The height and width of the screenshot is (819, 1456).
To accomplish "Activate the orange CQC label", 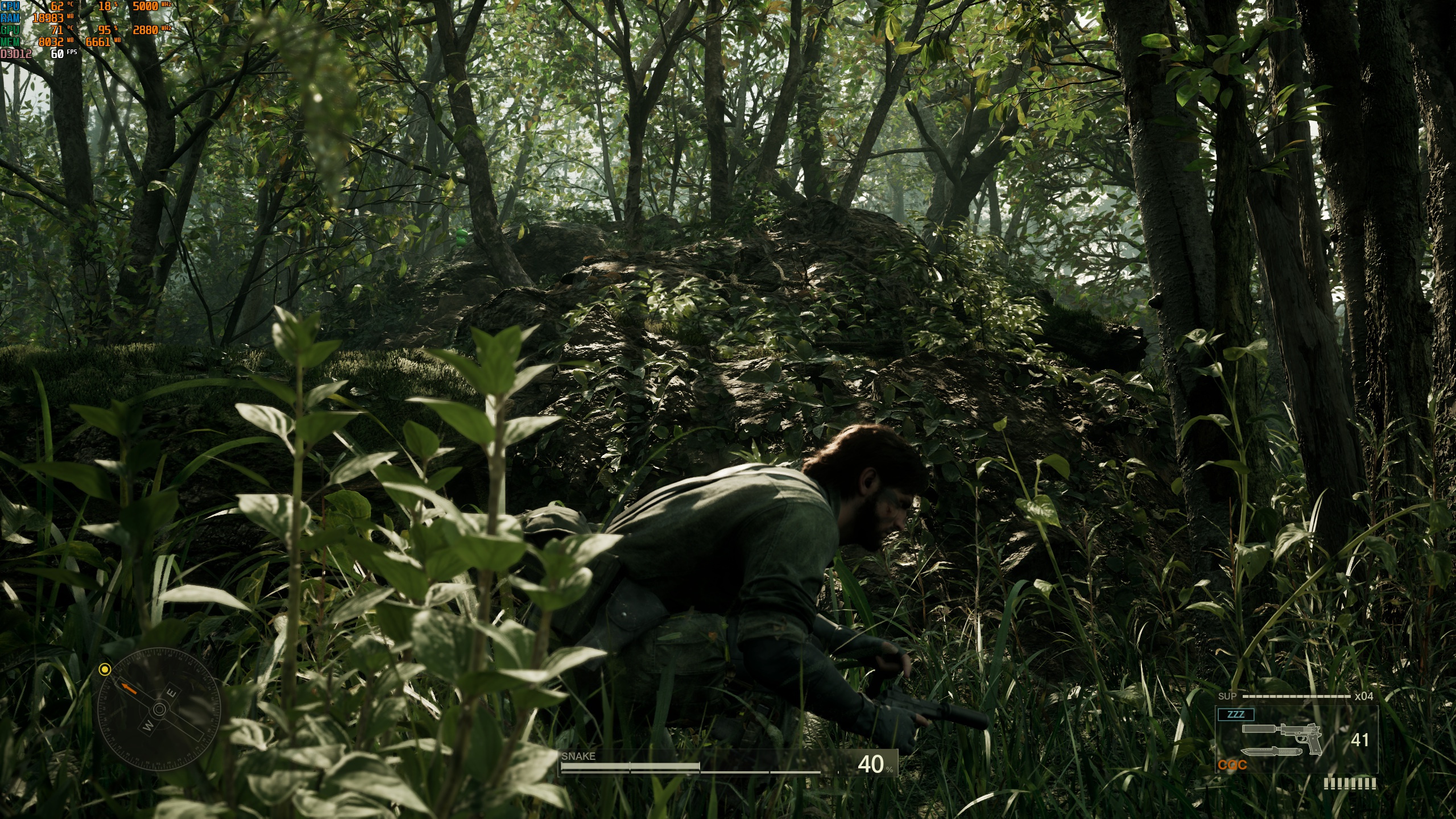I will [x=1232, y=766].
